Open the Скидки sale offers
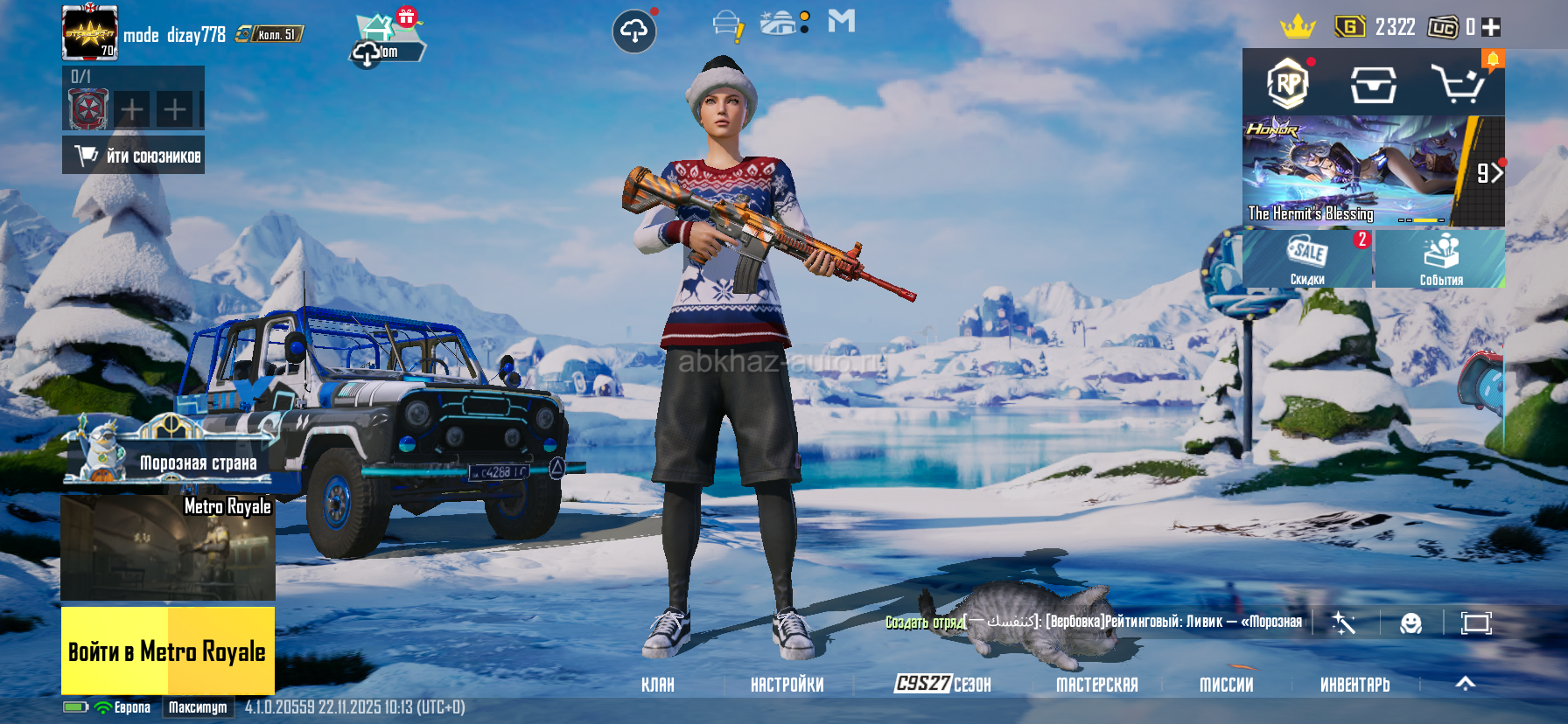The image size is (1568, 724). tap(1307, 259)
